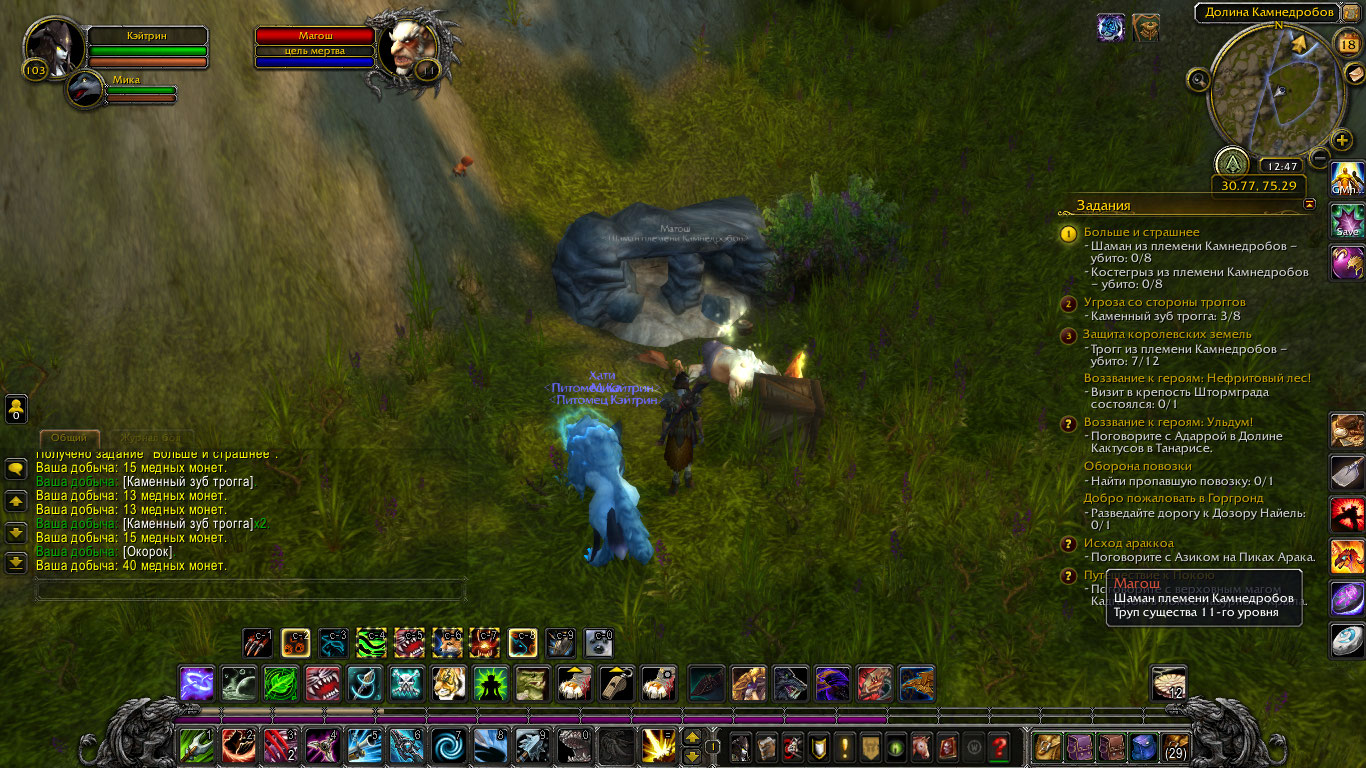This screenshot has width=1366, height=768.
Task: Open the chat speech bubble menu button
Action: (16, 468)
